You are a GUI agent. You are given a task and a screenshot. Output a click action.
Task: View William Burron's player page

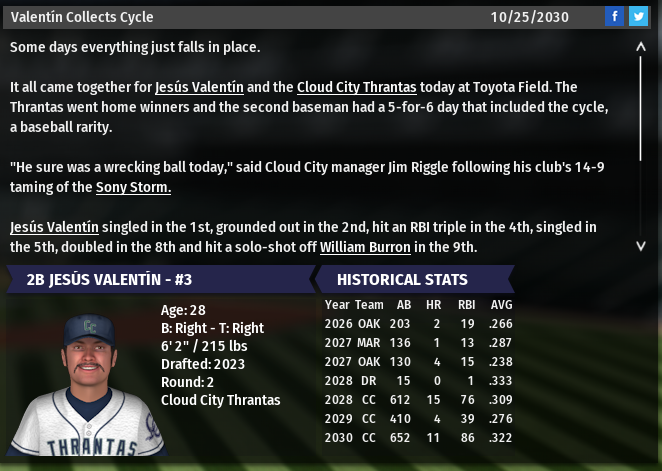coord(365,247)
